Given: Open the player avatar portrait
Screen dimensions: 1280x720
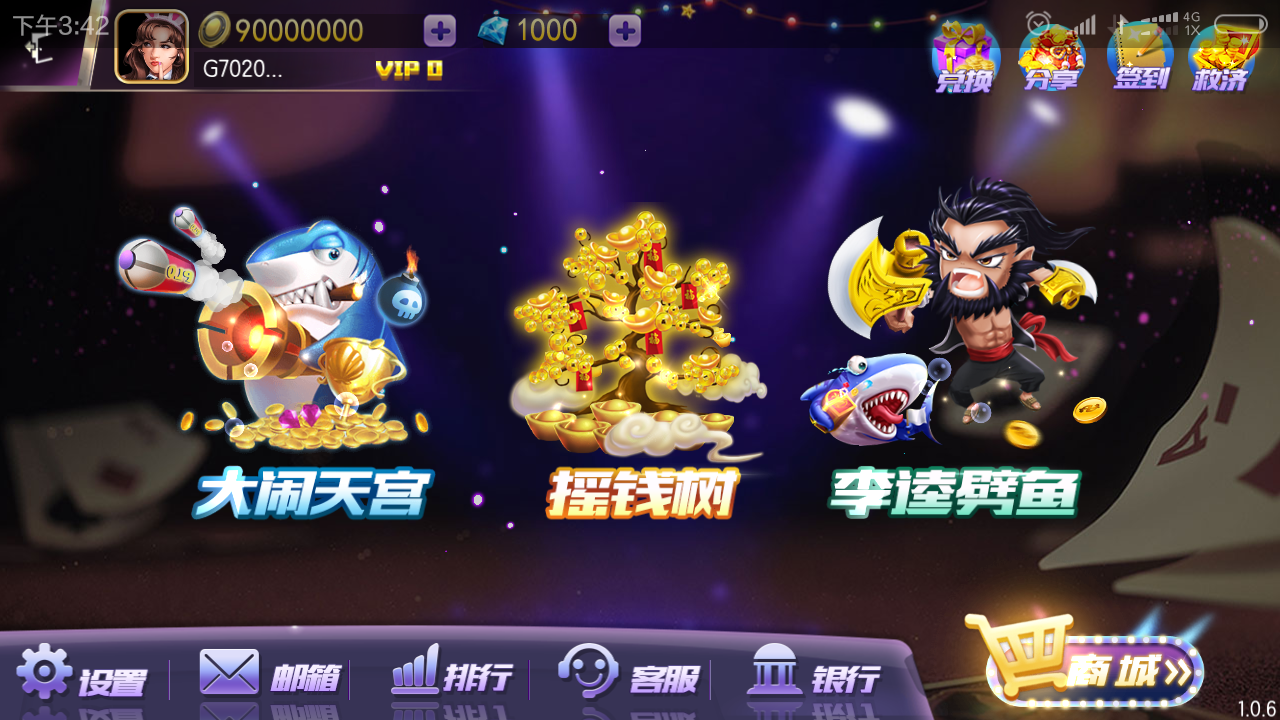Looking at the screenshot, I should (x=152, y=45).
